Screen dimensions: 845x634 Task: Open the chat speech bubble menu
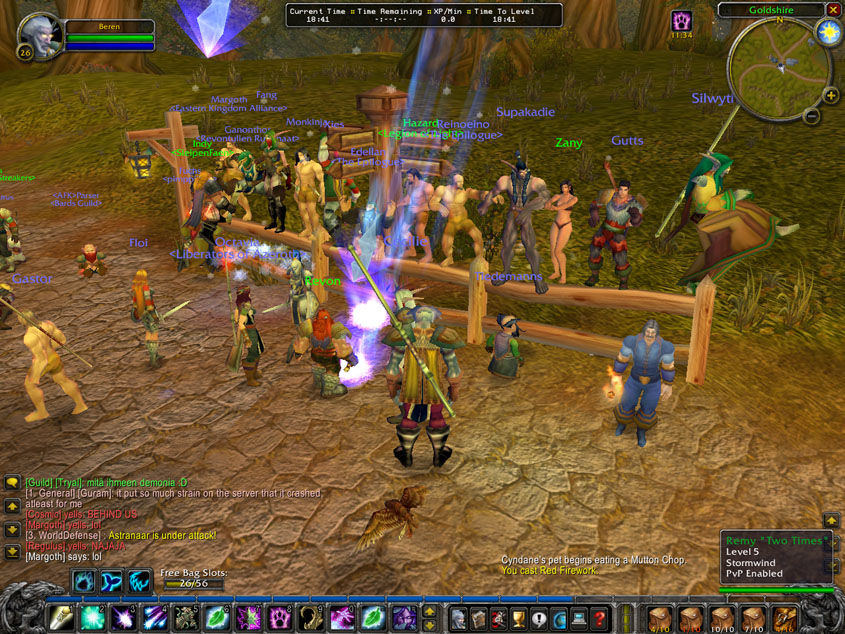point(12,483)
